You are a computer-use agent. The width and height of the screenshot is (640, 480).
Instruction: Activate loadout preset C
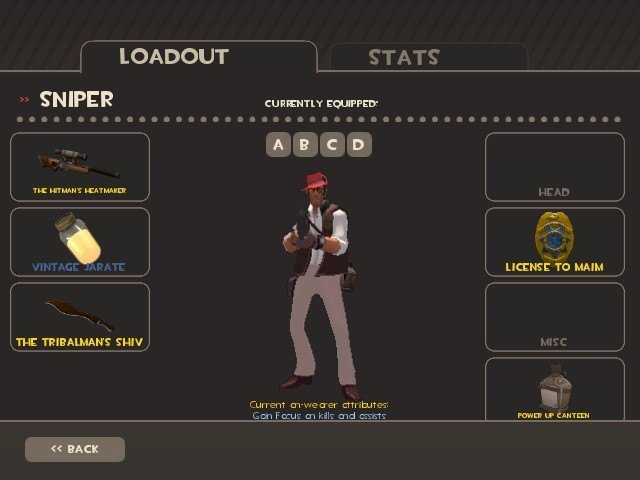click(331, 145)
